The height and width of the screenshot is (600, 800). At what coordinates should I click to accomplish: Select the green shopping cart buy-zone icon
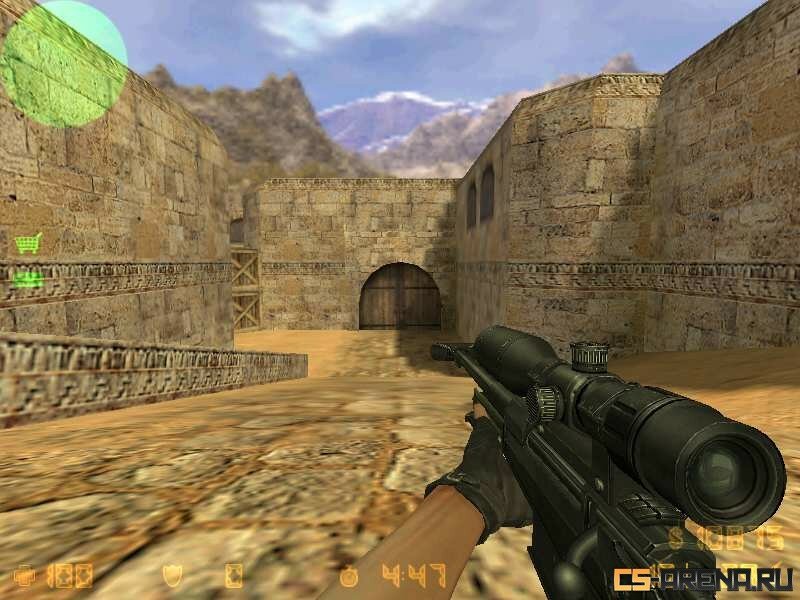(x=28, y=243)
